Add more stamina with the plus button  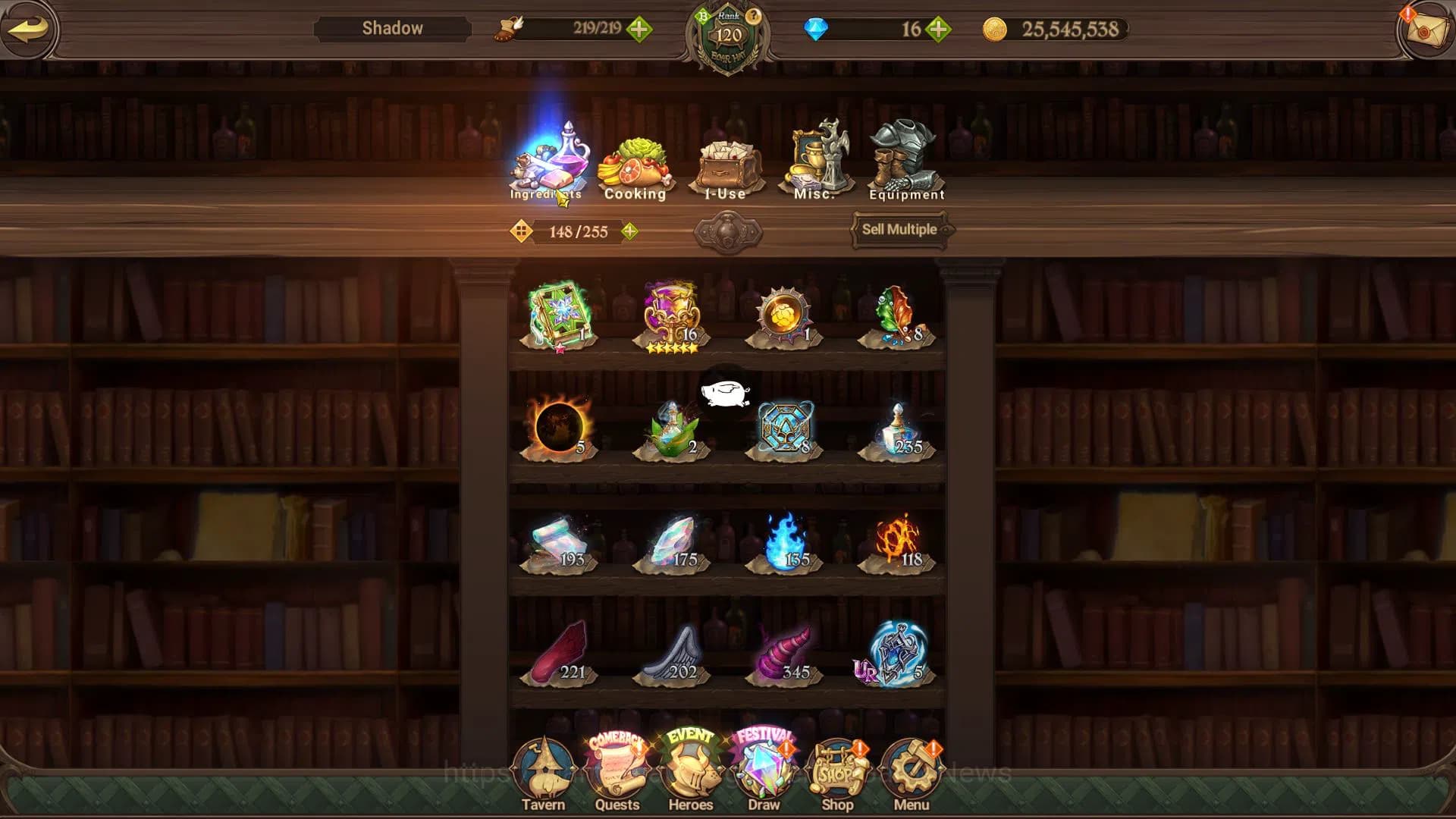point(639,30)
